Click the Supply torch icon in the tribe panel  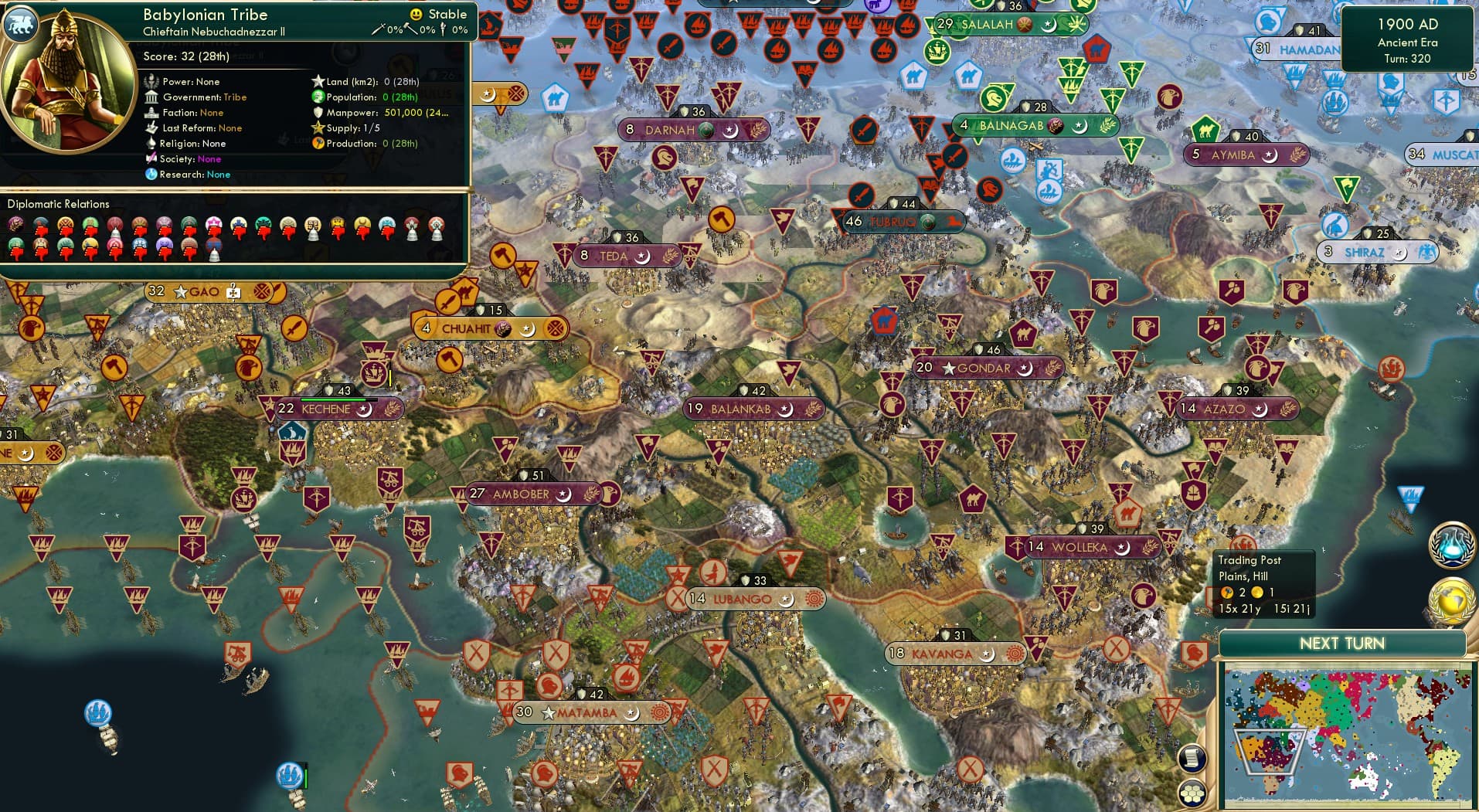pyautogui.click(x=318, y=128)
